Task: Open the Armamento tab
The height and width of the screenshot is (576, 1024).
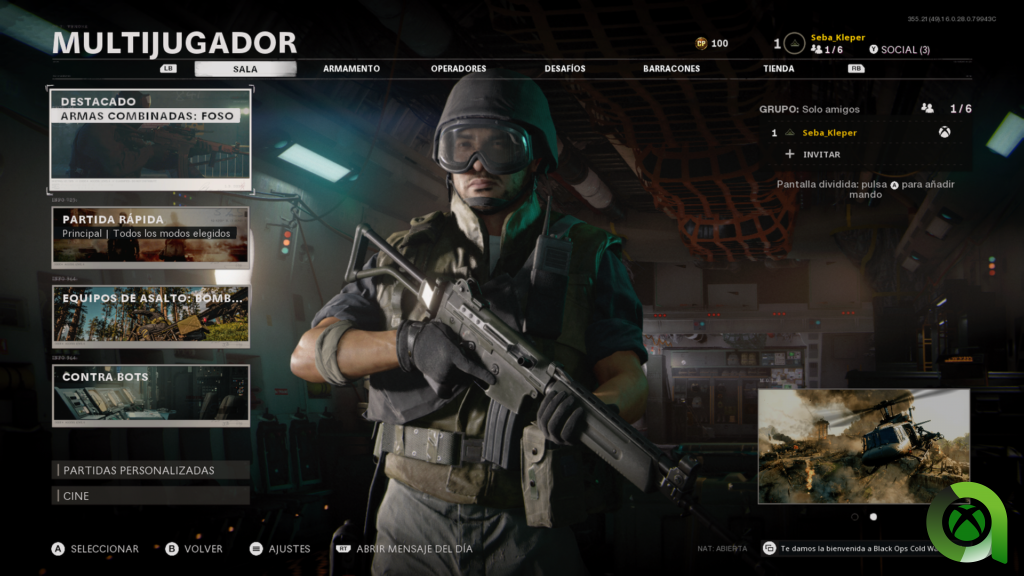Action: tap(351, 69)
